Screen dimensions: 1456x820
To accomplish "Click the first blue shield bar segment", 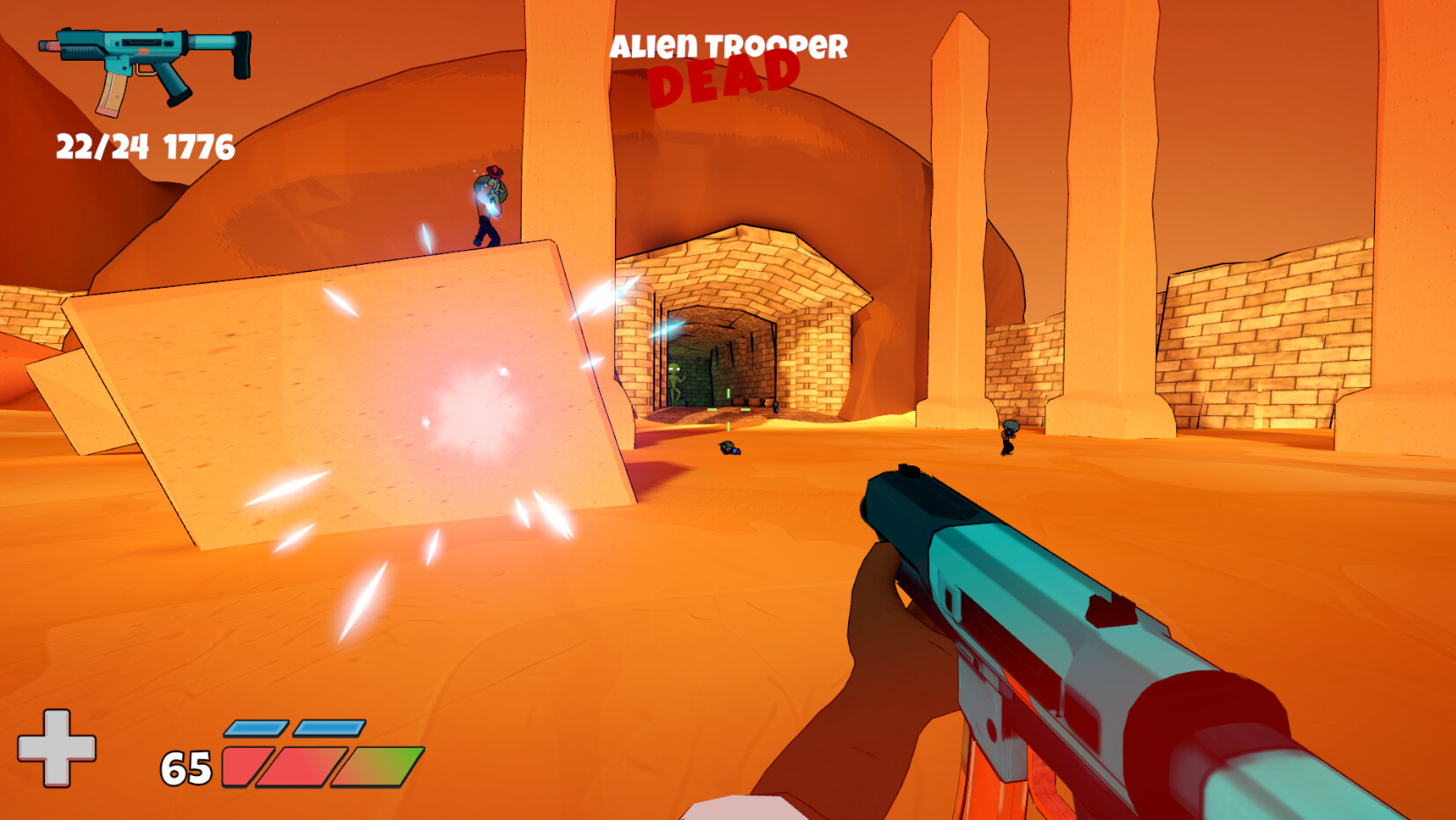I will click(x=255, y=729).
